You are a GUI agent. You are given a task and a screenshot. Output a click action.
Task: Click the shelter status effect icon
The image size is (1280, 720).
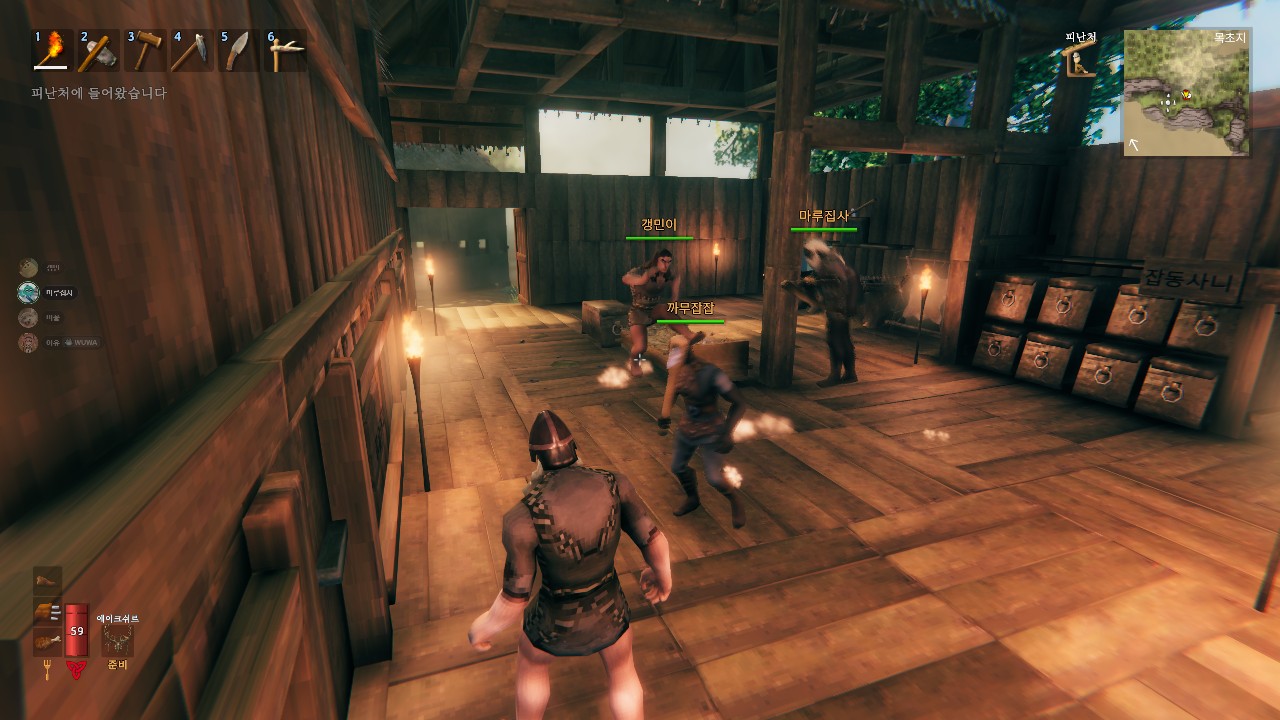point(1078,62)
